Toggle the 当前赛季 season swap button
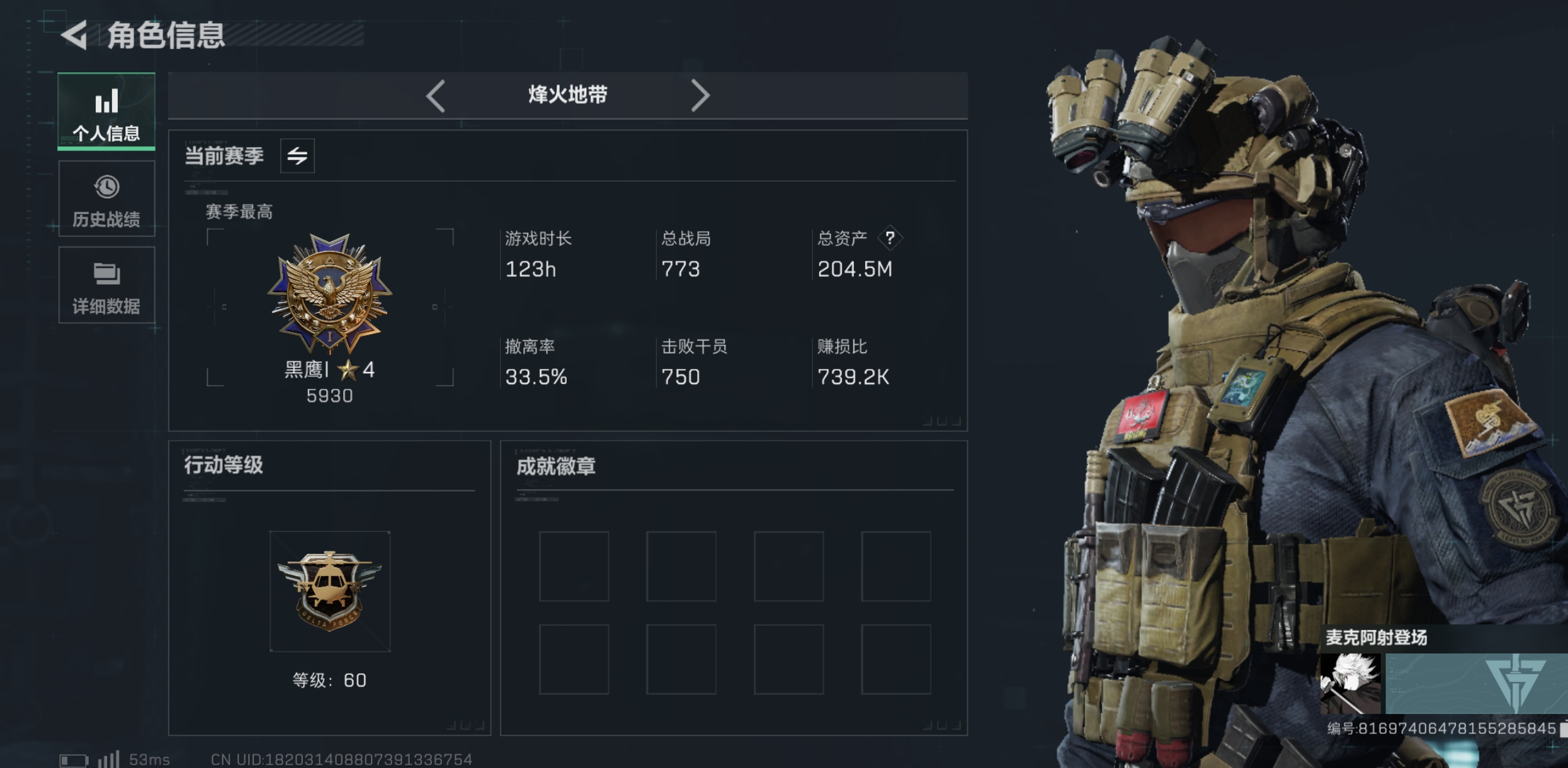 coord(297,155)
